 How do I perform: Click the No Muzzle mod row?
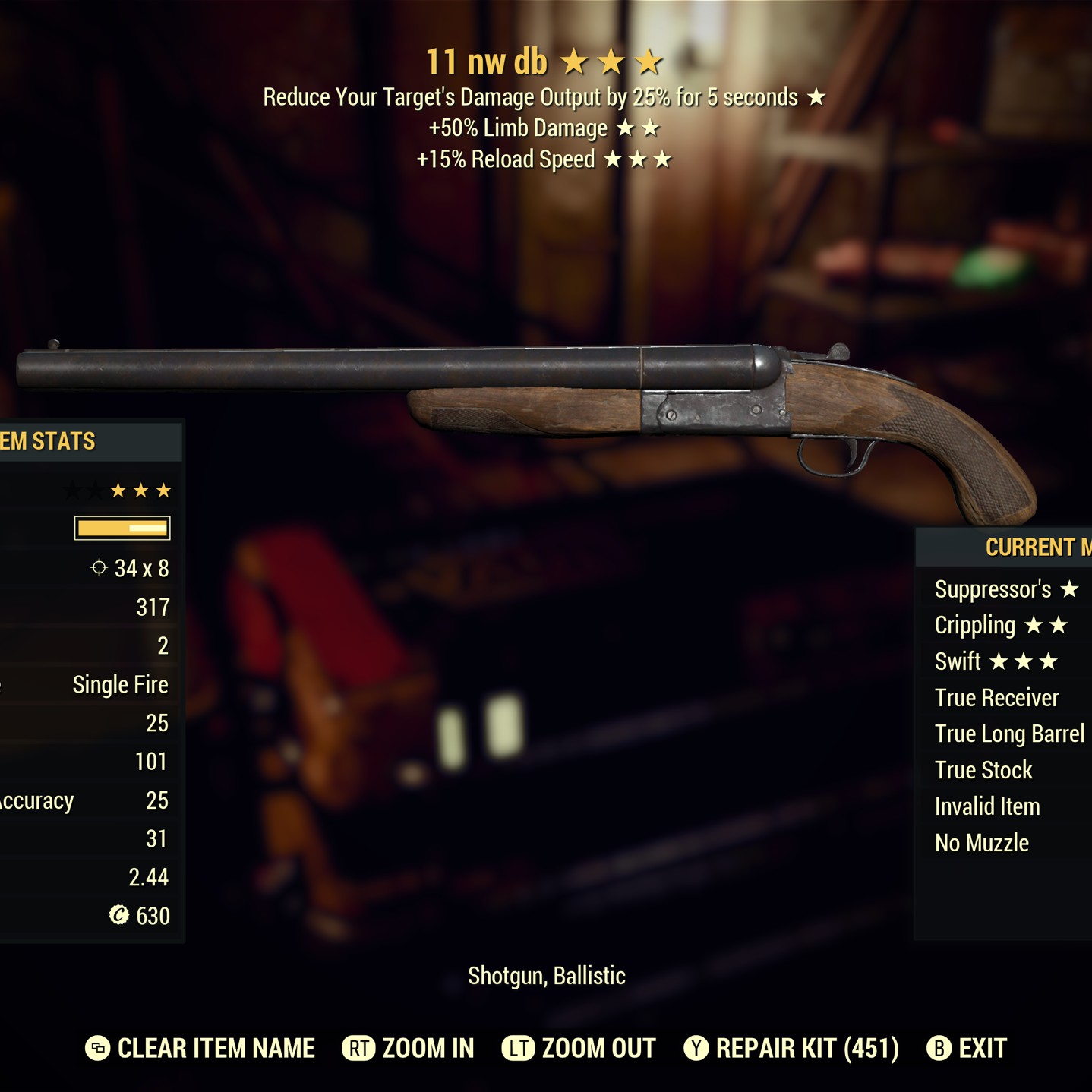982,843
